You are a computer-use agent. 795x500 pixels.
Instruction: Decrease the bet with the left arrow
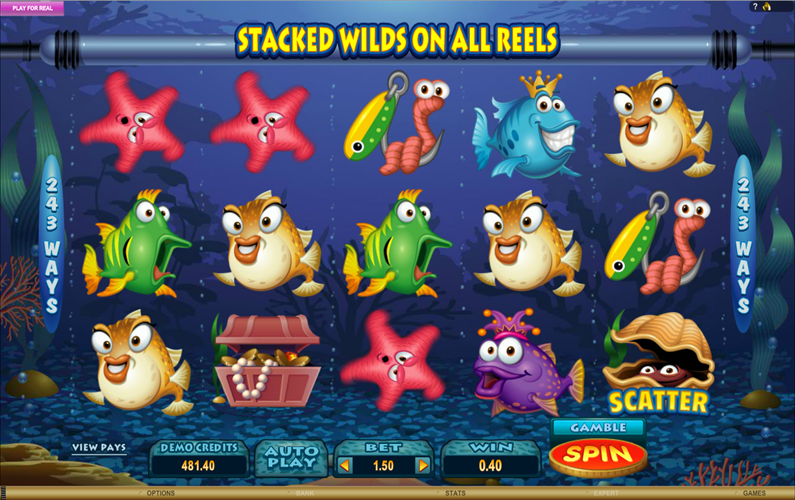pyautogui.click(x=345, y=465)
